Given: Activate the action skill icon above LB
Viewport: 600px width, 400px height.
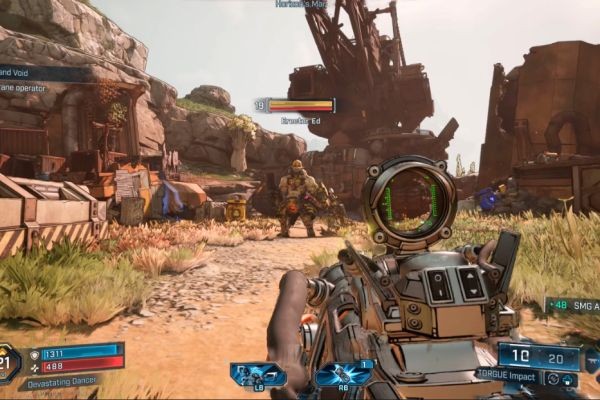Looking at the screenshot, I should click(x=258, y=374).
